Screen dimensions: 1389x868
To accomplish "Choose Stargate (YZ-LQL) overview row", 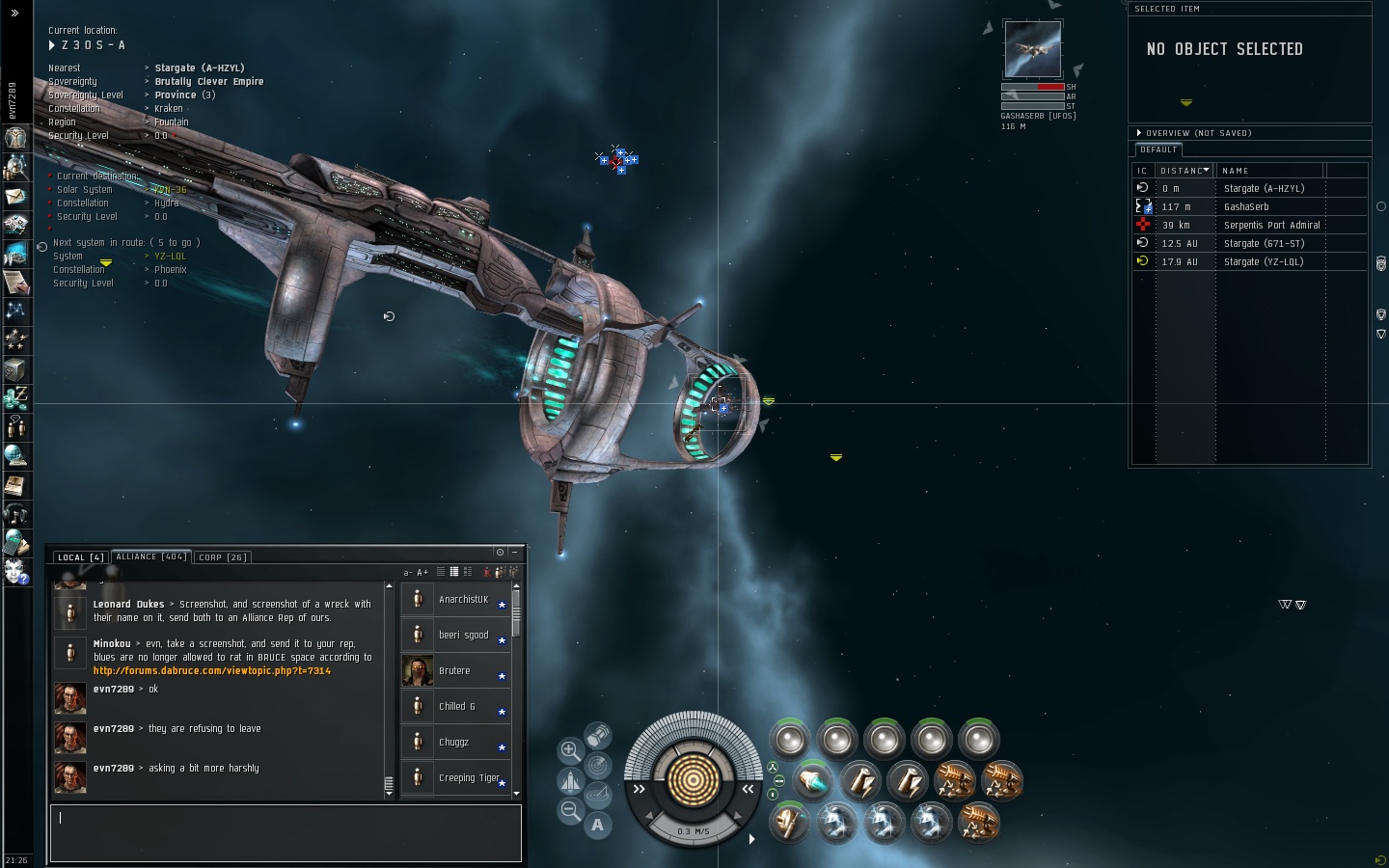I will tap(1263, 262).
